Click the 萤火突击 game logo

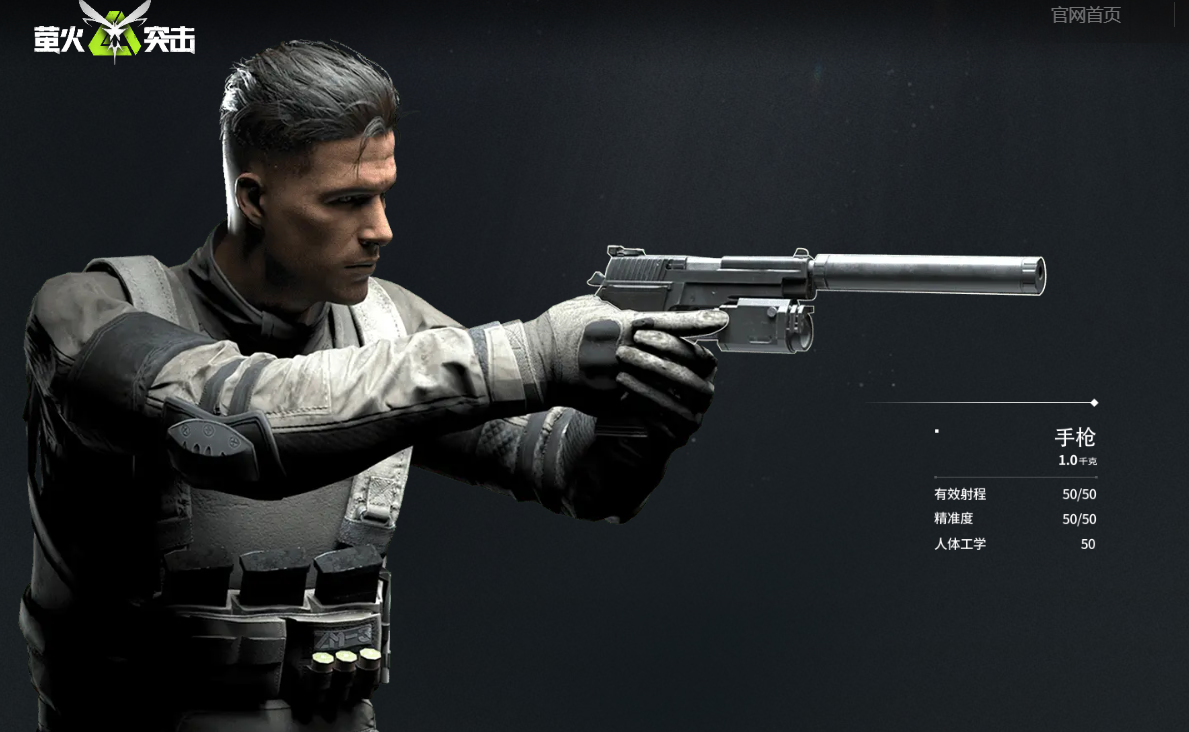coord(114,34)
